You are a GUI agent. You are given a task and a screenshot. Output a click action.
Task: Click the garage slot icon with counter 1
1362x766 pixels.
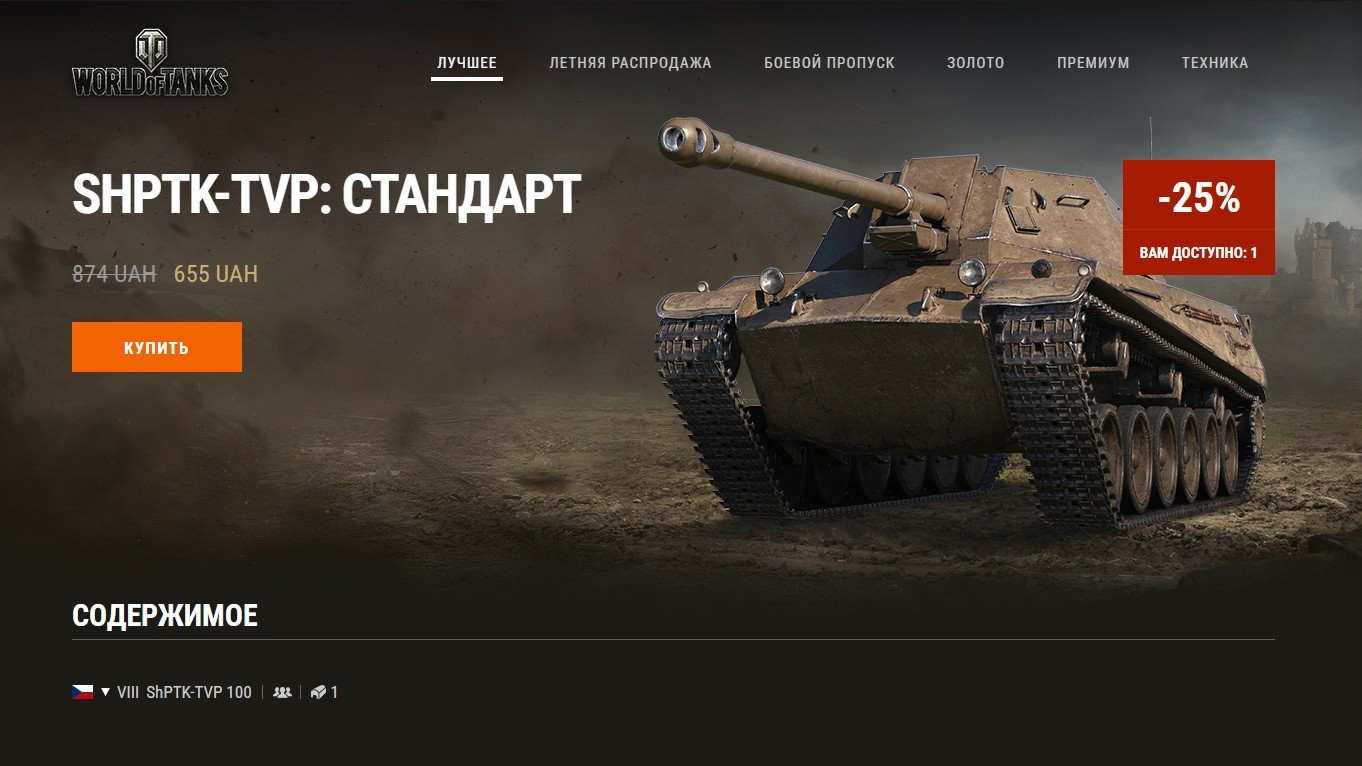pos(319,691)
